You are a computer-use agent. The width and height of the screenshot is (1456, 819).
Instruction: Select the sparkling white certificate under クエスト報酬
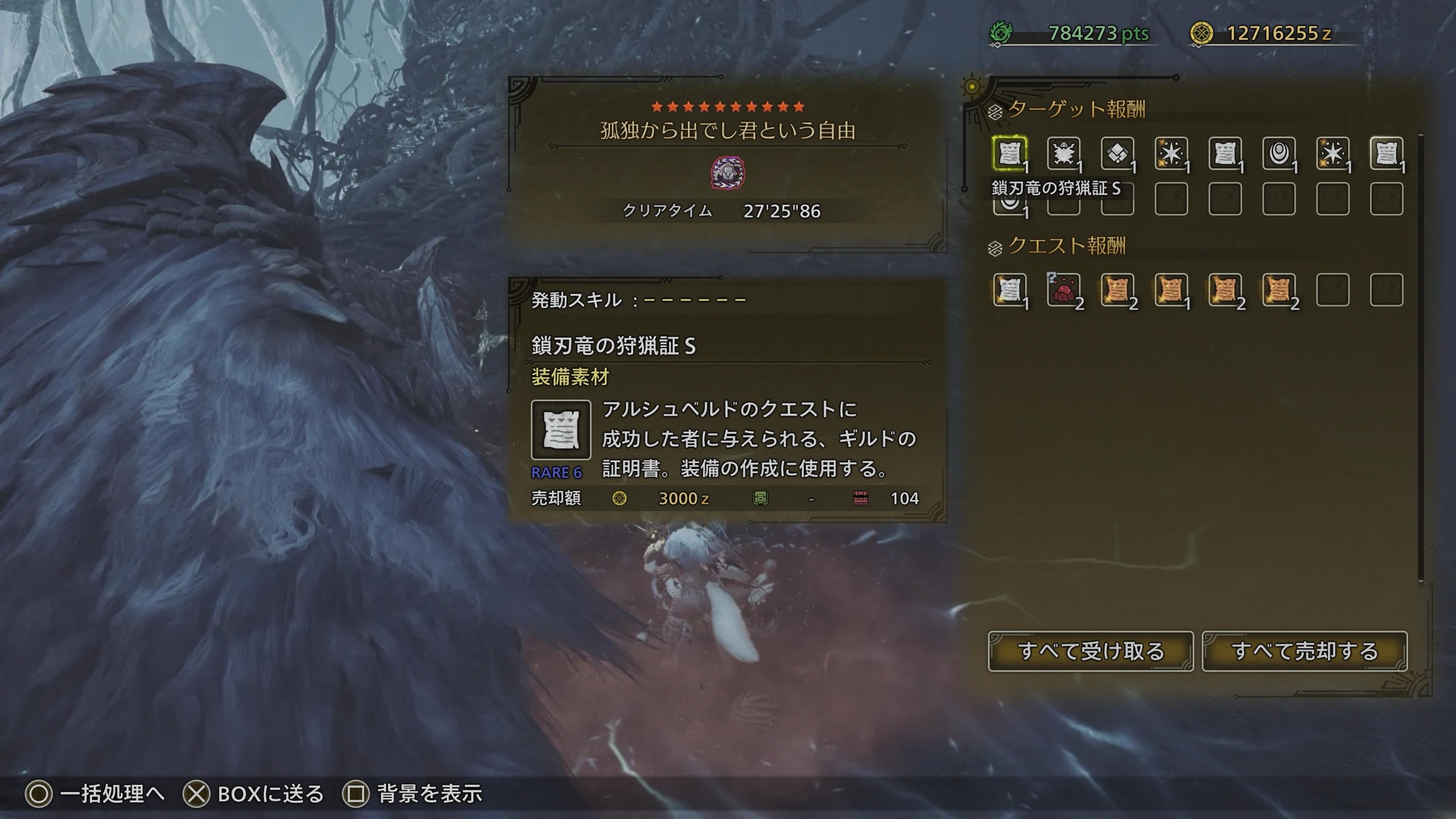pos(1010,290)
